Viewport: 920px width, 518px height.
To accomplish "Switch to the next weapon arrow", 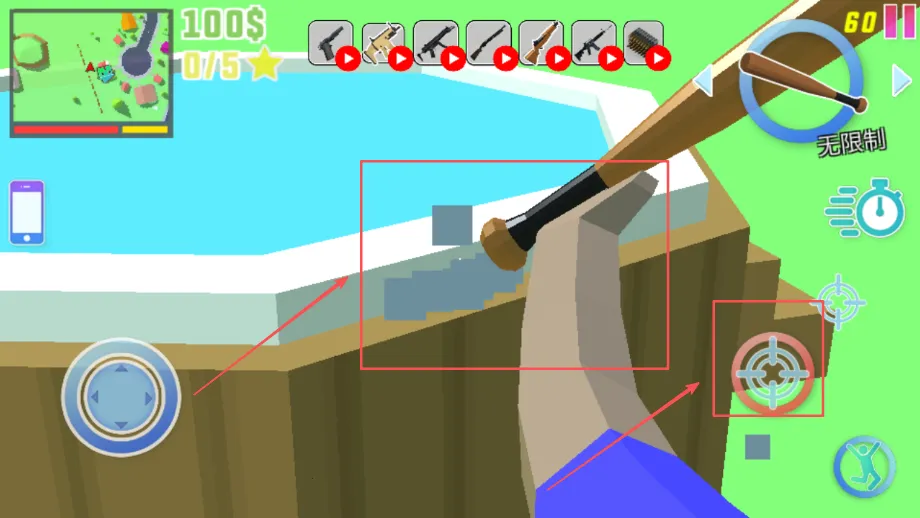I will [901, 80].
